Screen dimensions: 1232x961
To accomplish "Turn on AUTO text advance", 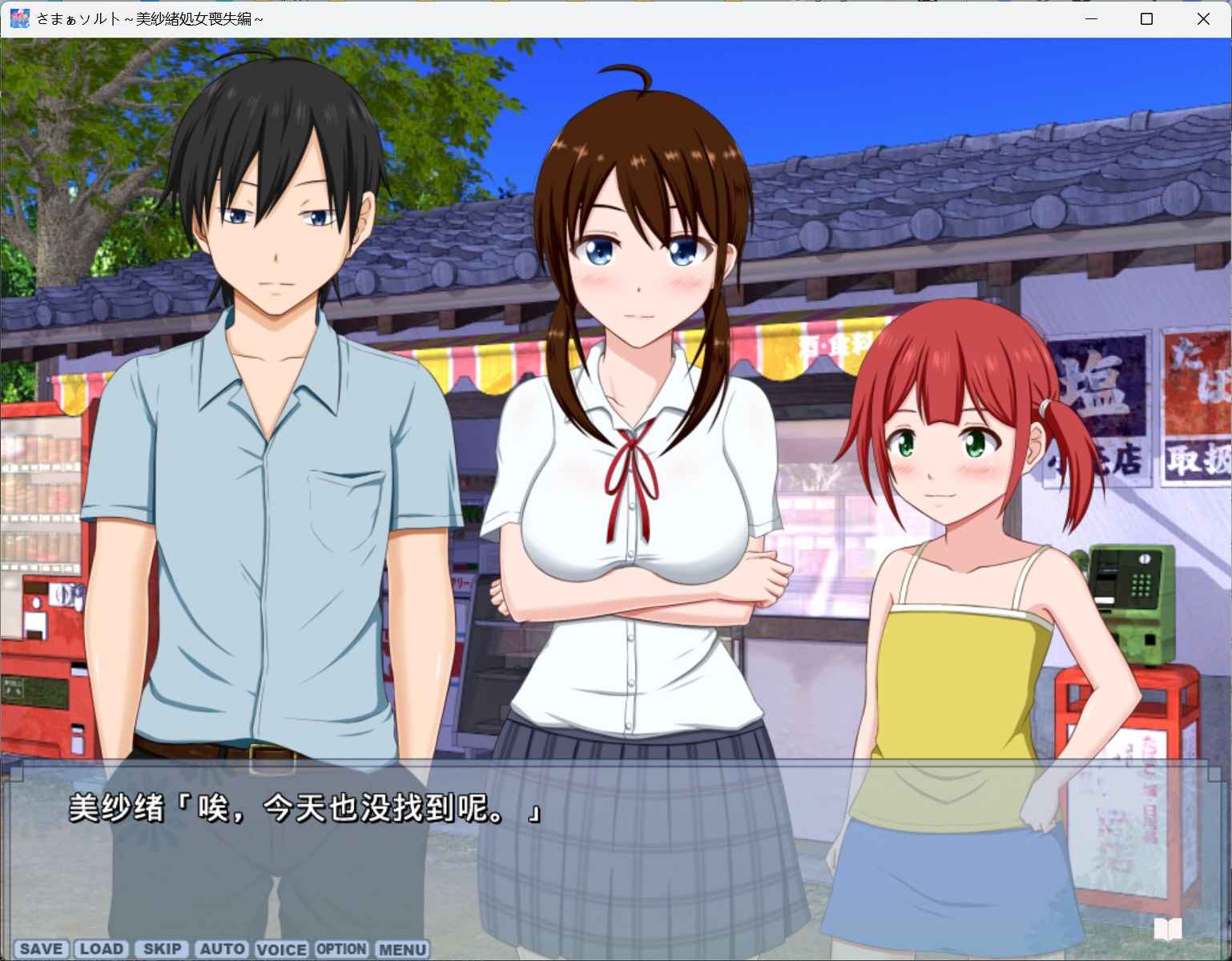I will tap(222, 949).
